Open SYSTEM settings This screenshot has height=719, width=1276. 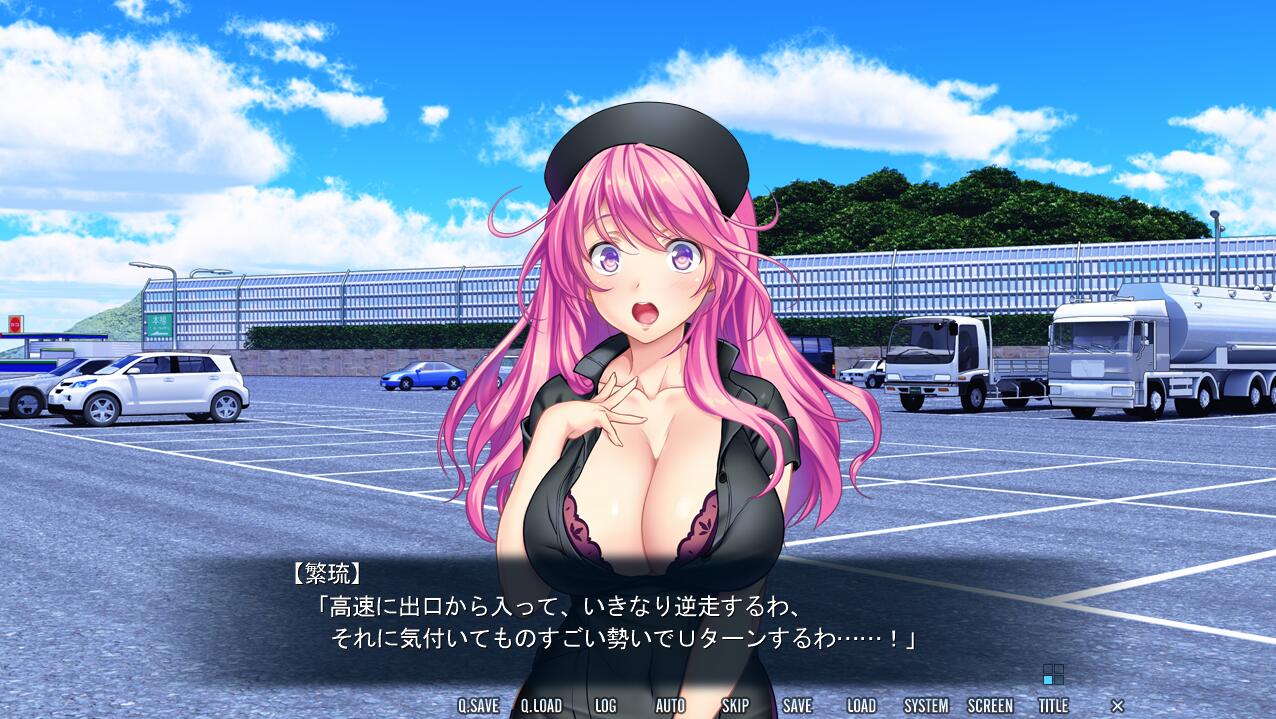(x=926, y=705)
